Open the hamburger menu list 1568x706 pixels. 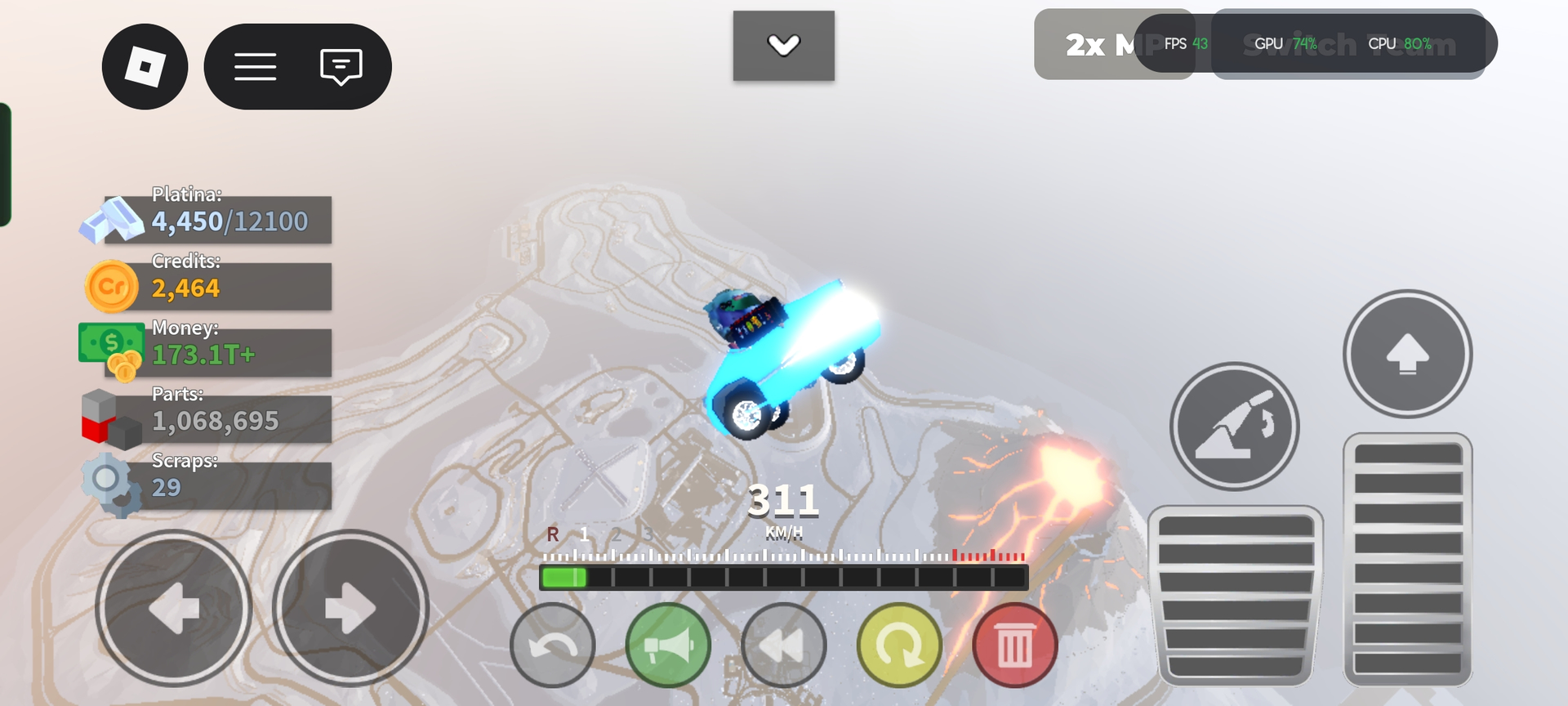pyautogui.click(x=256, y=66)
